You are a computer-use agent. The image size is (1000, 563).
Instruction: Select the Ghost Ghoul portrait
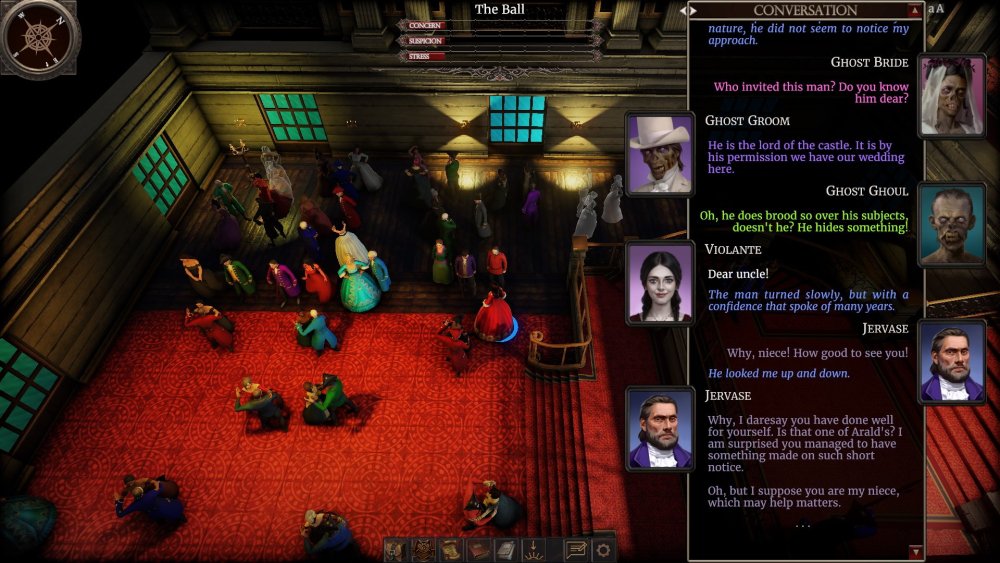coord(952,225)
